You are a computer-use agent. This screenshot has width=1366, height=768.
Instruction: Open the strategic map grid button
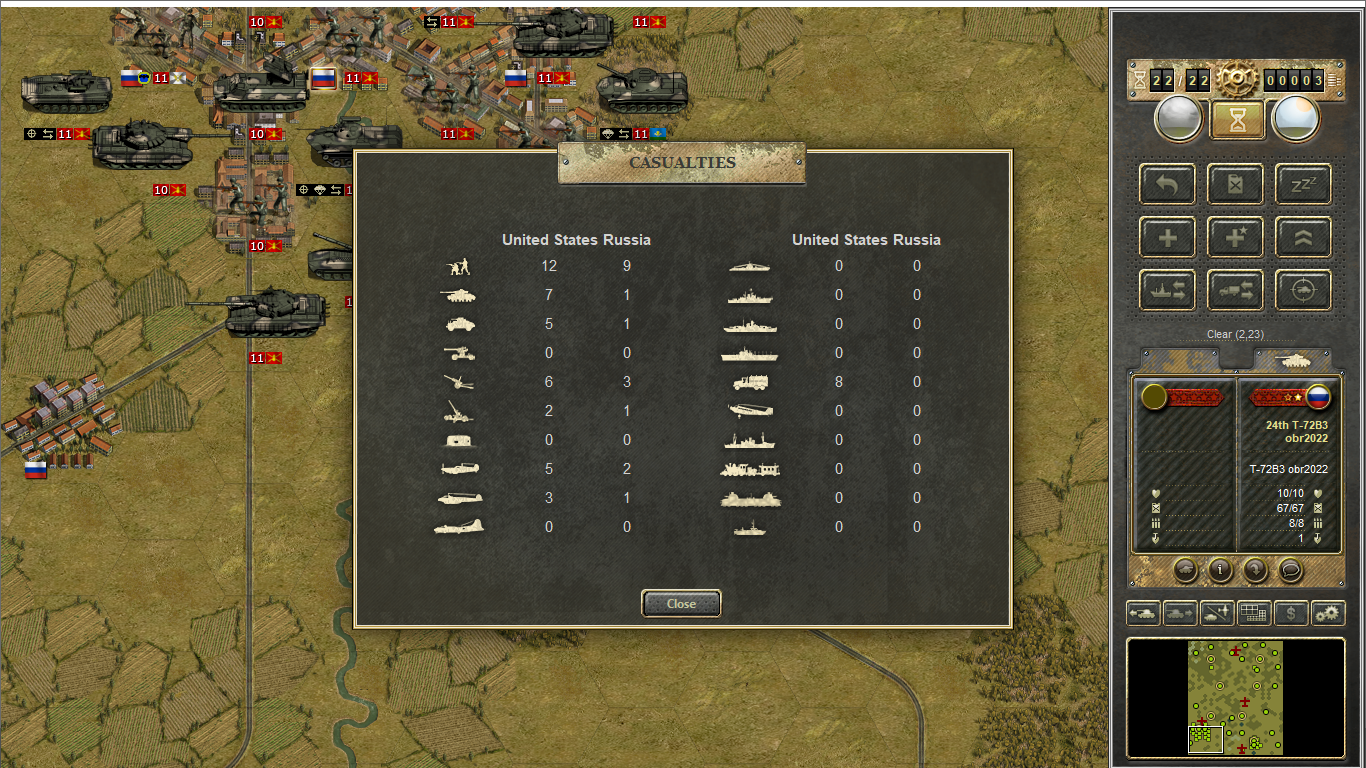[x=1254, y=613]
